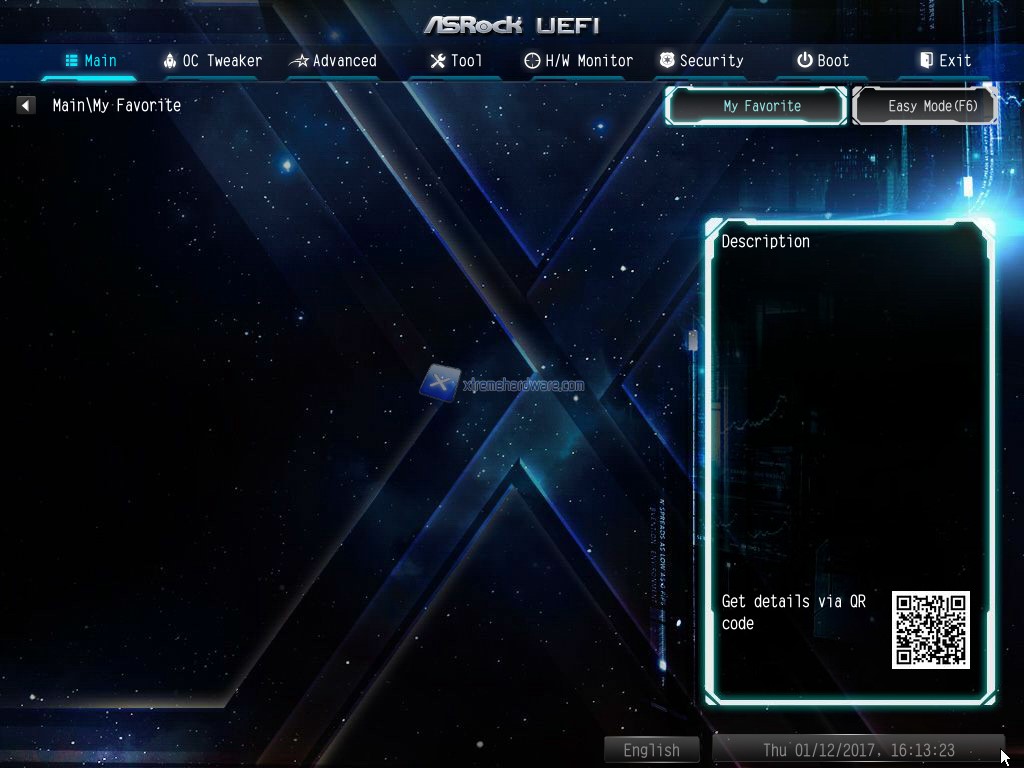Screen dimensions: 1024x768
Task: Show the H/W Monitor tab
Action: pyautogui.click(x=578, y=61)
